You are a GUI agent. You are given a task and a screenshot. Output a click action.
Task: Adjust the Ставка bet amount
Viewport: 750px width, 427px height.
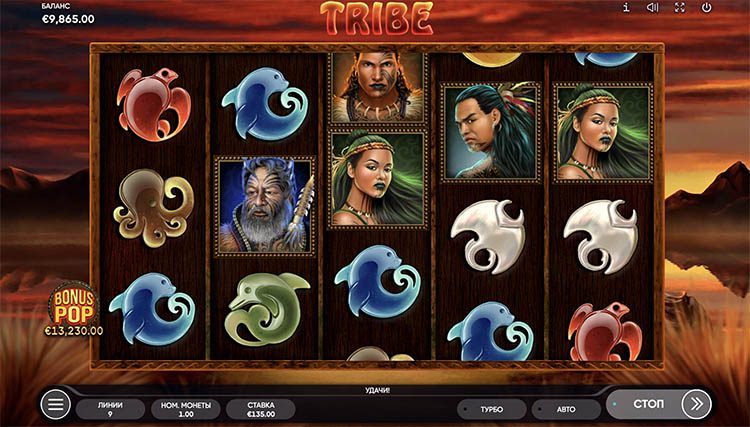point(259,408)
